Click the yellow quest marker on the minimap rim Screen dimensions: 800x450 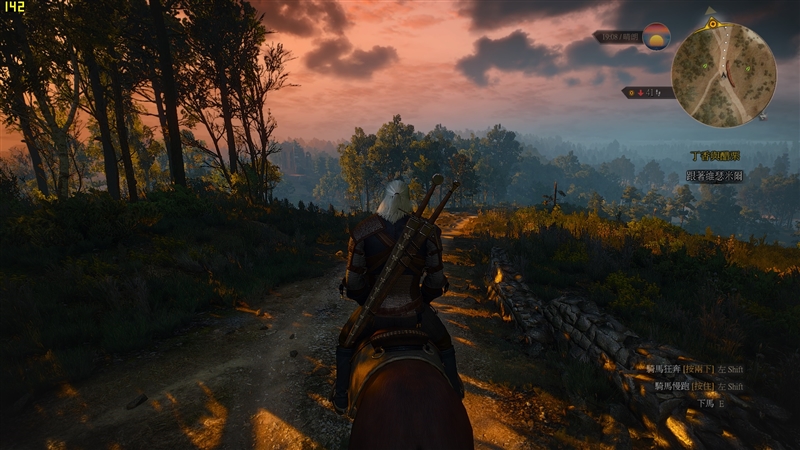click(x=712, y=22)
